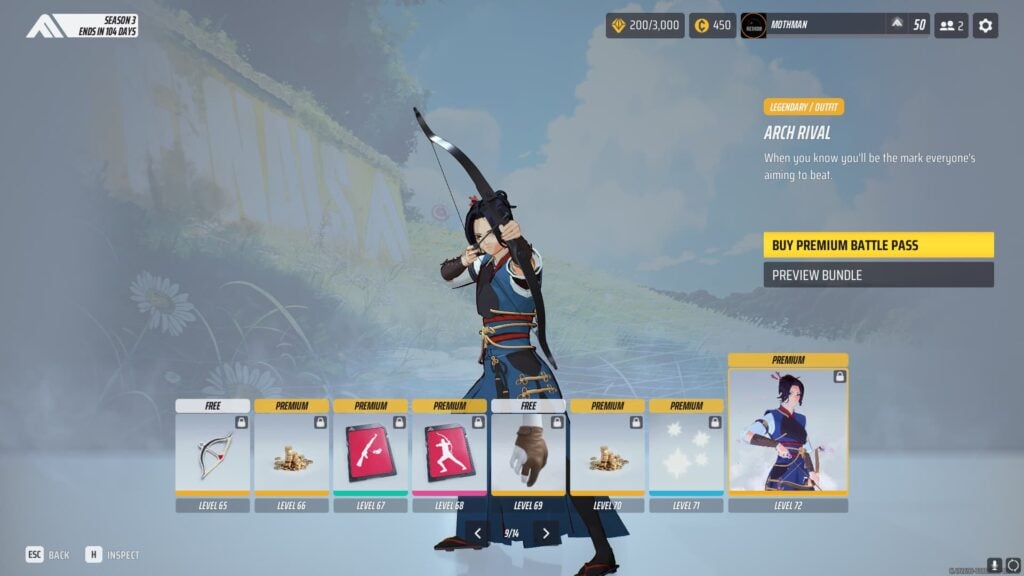Go to the next rewards page

pos(545,534)
